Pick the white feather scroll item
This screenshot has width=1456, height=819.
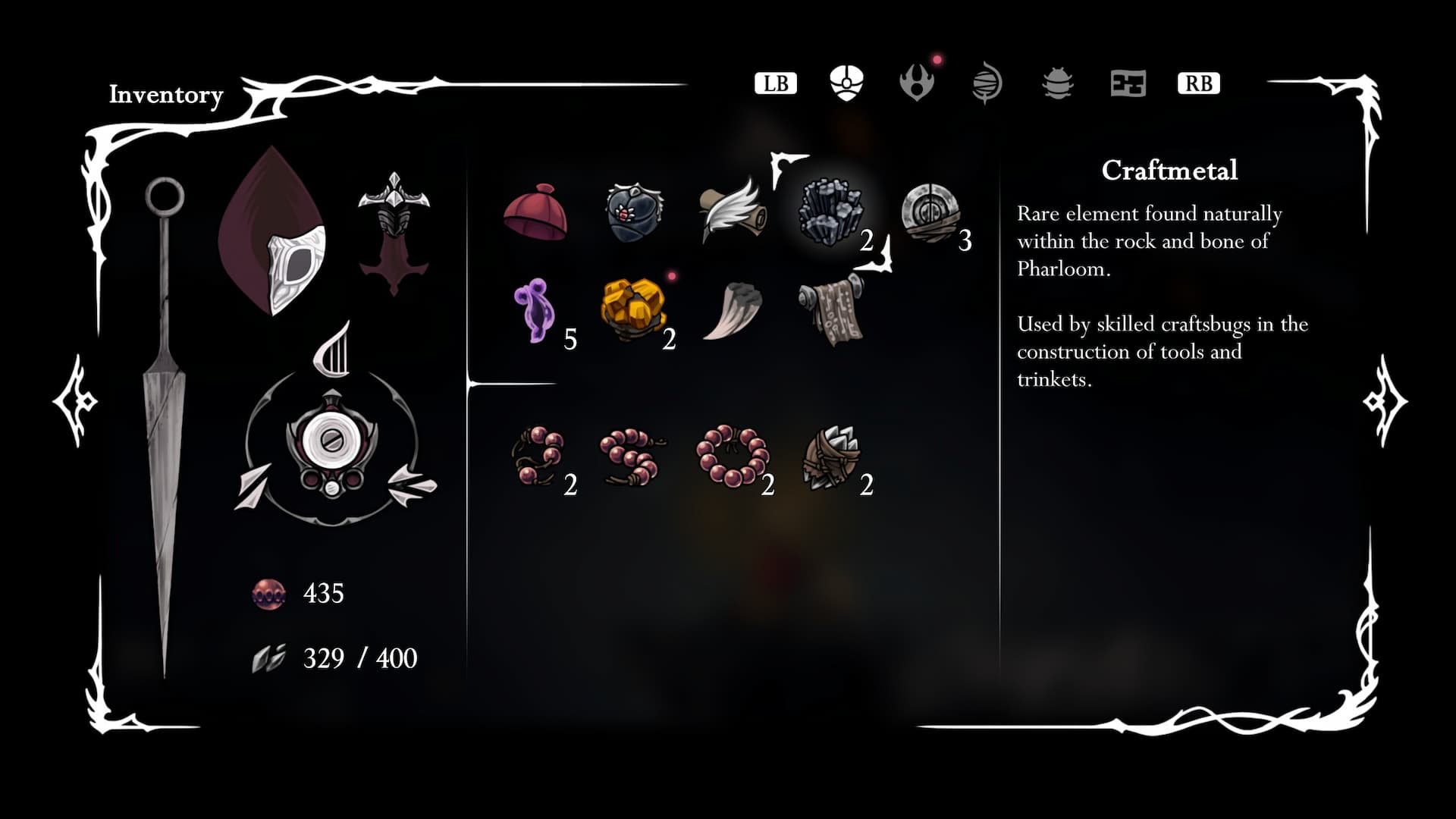pyautogui.click(x=731, y=210)
